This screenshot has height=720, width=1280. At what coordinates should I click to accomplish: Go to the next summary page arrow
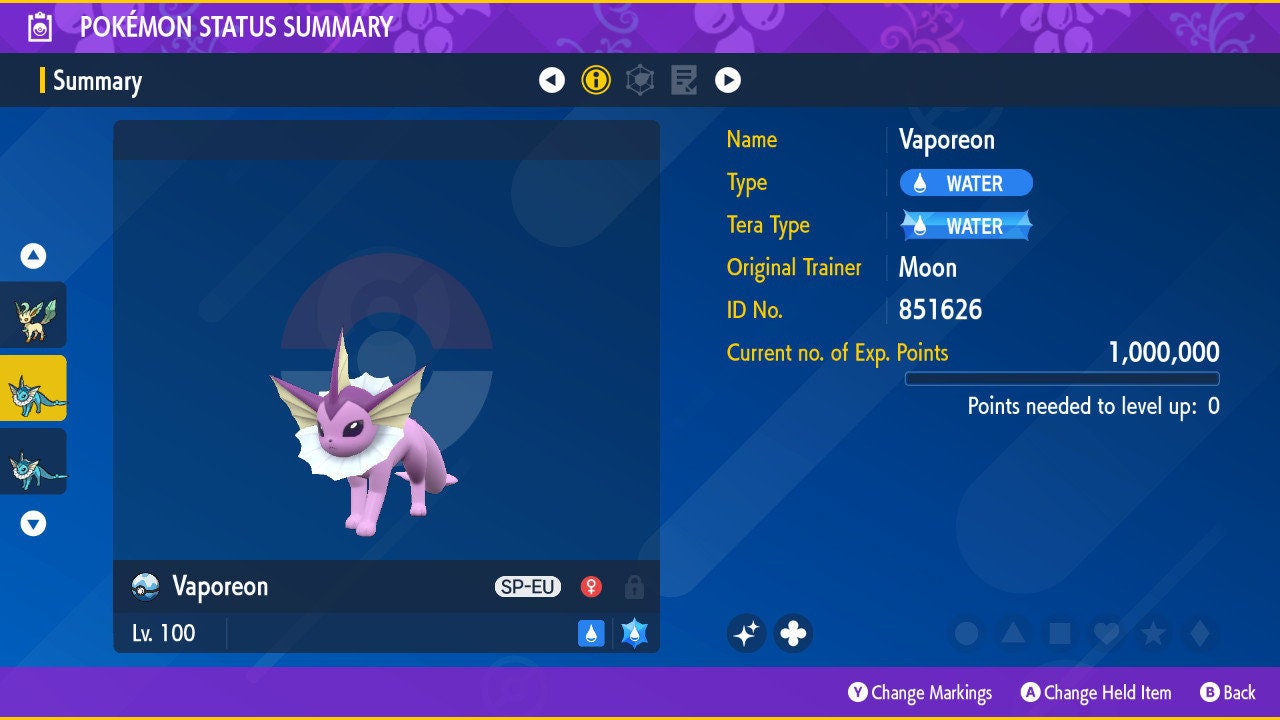click(x=728, y=80)
